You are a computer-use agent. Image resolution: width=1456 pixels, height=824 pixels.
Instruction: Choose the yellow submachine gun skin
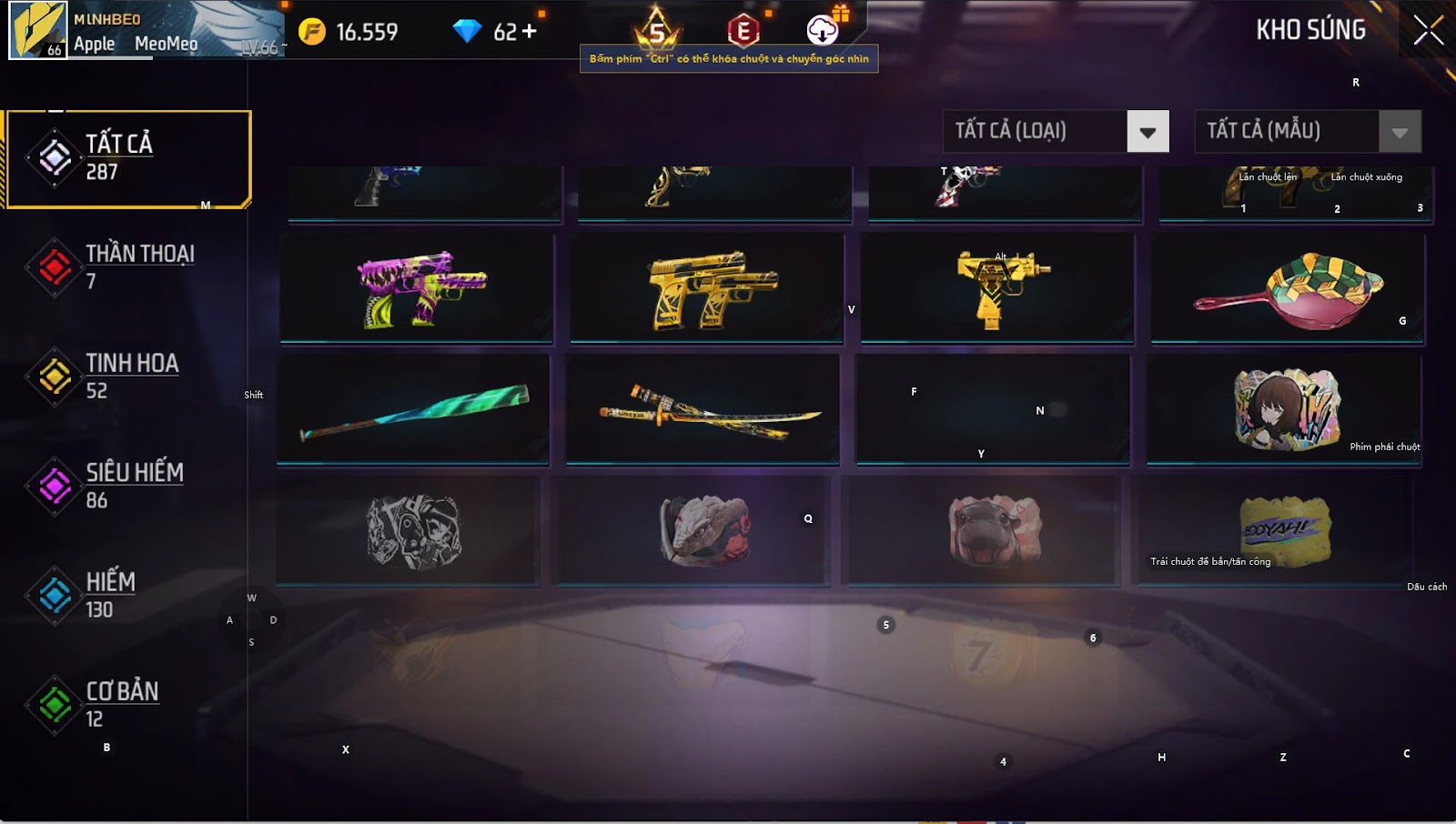pyautogui.click(x=998, y=288)
